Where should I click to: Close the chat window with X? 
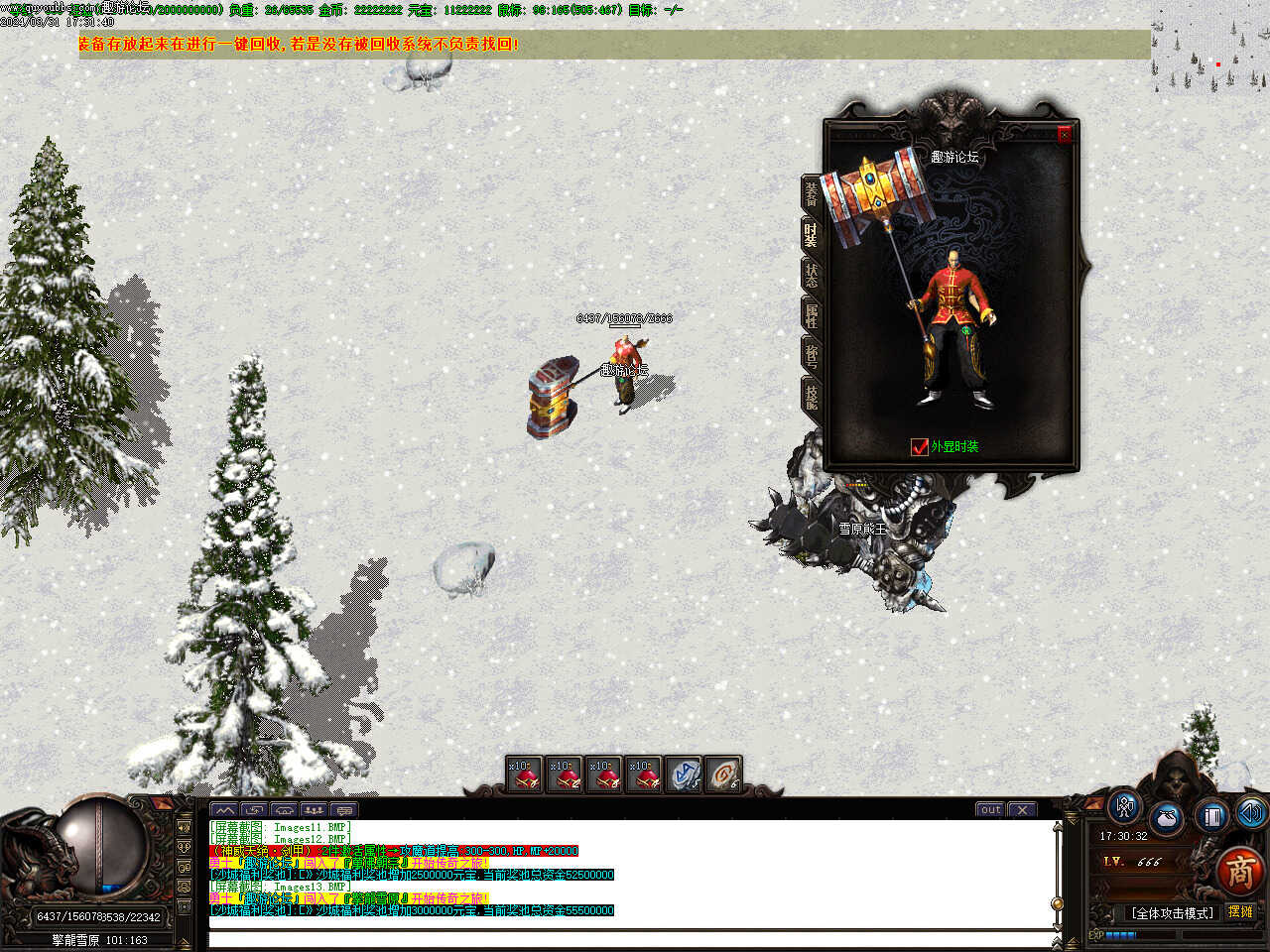tap(1022, 809)
